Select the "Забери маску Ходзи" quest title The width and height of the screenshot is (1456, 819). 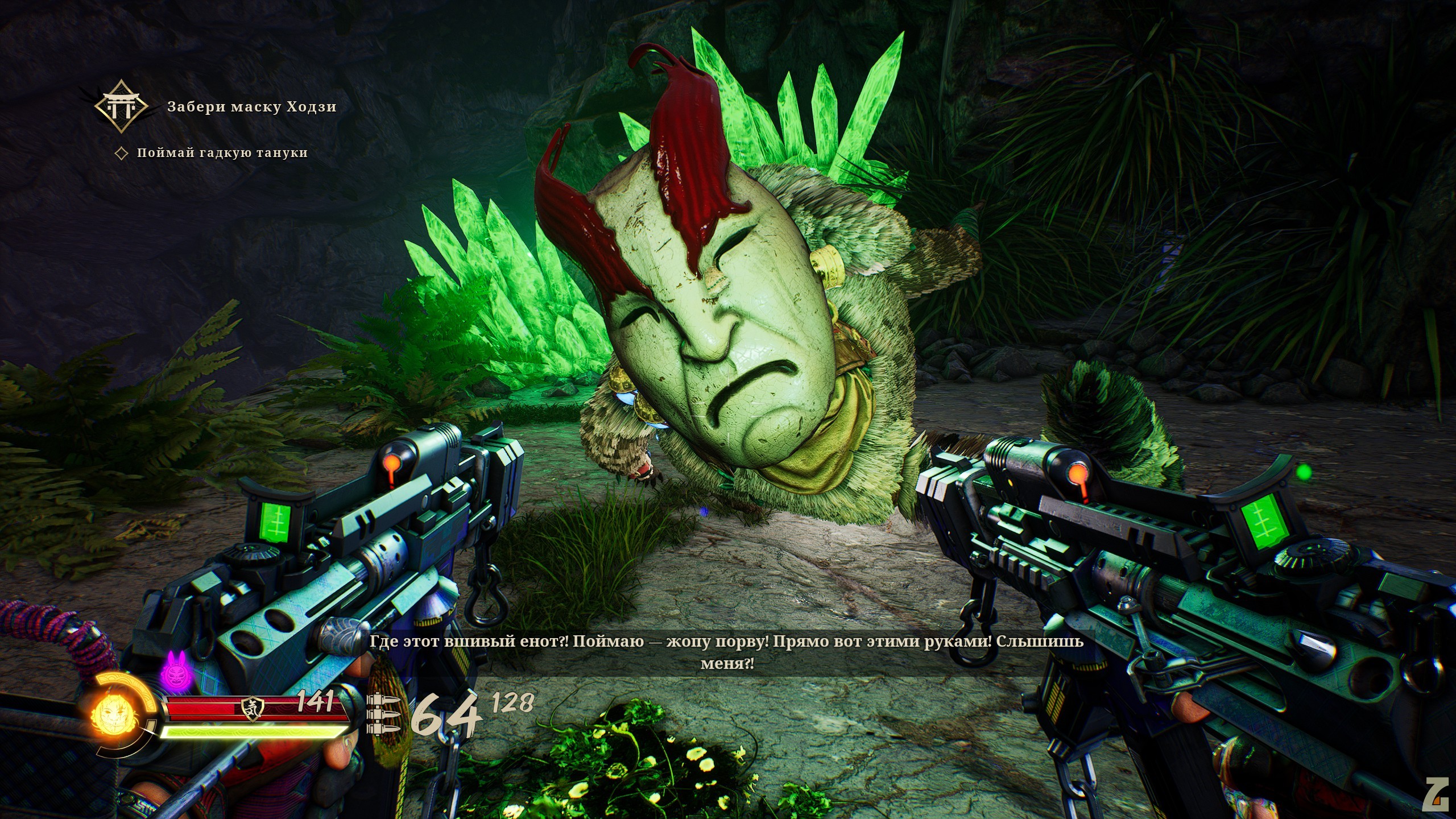pyautogui.click(x=251, y=107)
